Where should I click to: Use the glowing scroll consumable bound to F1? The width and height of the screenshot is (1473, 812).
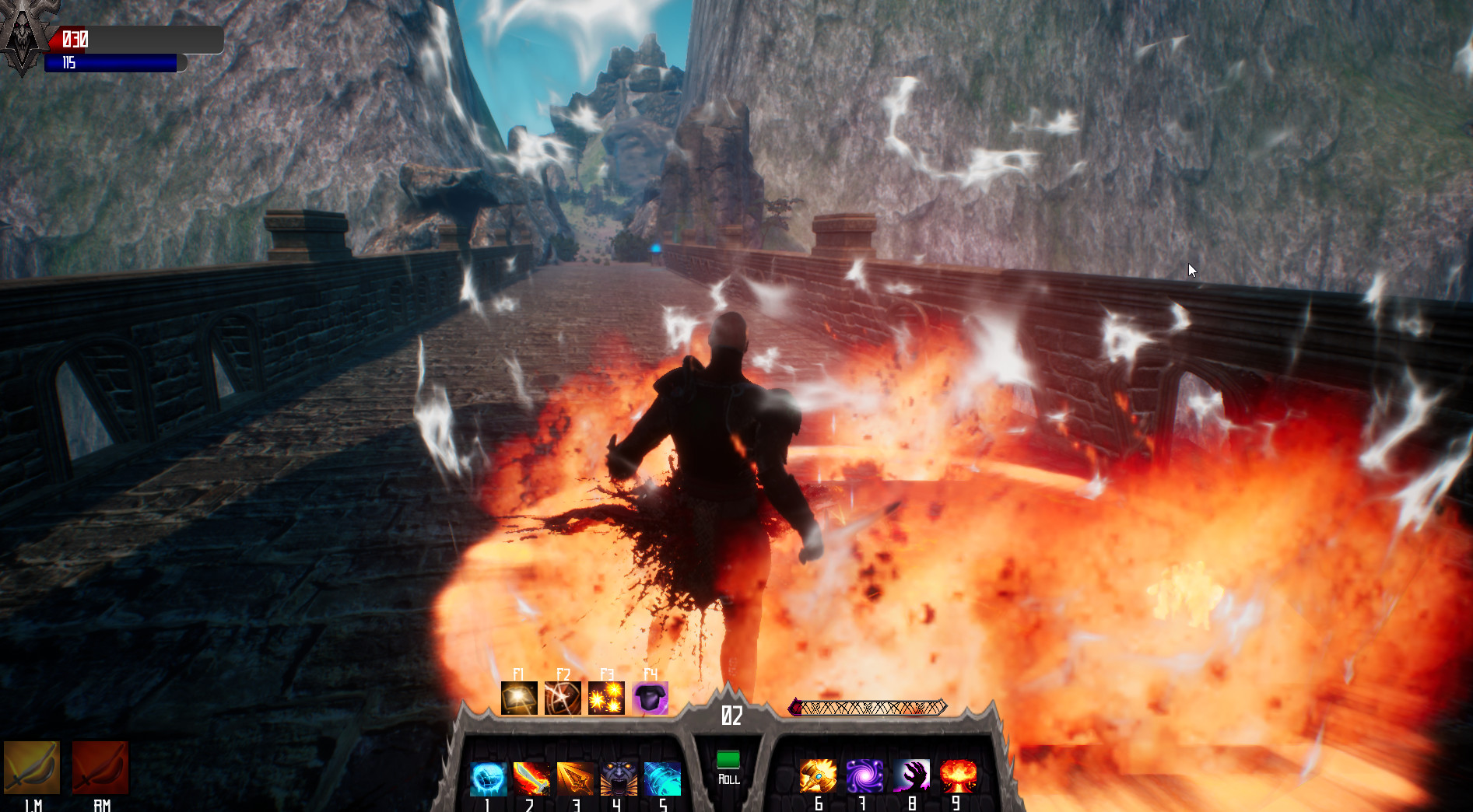[x=519, y=698]
